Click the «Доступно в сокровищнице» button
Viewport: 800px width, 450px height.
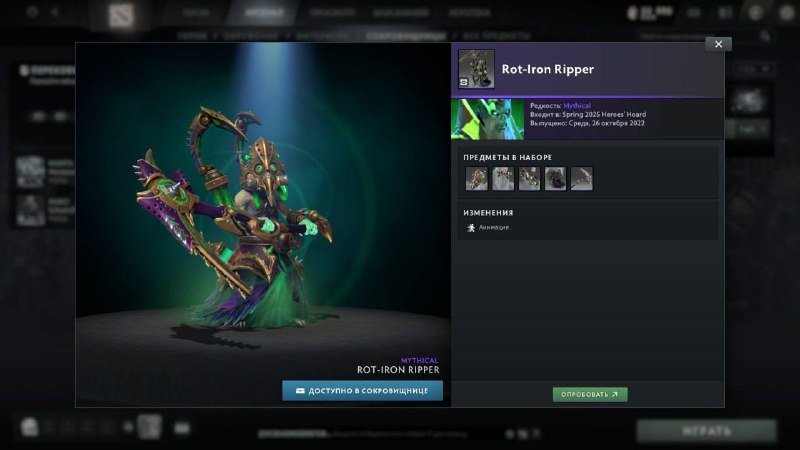pyautogui.click(x=362, y=390)
